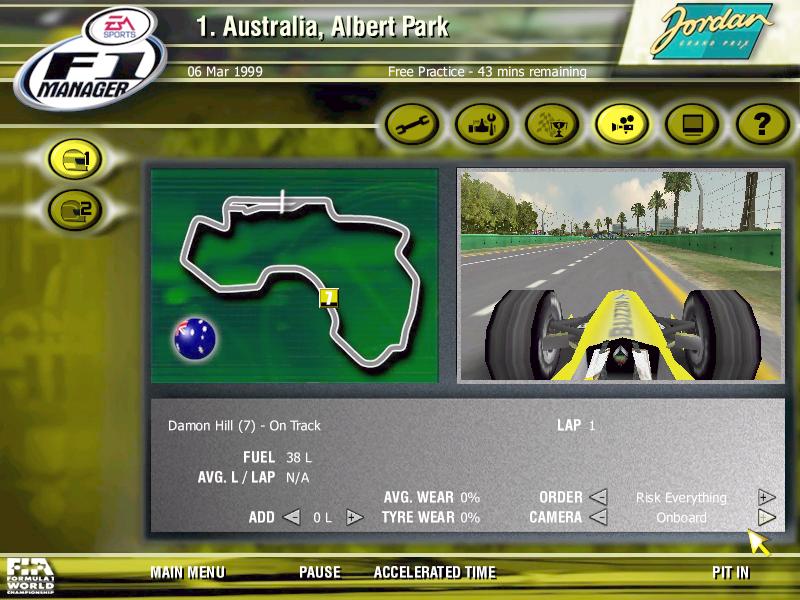The width and height of the screenshot is (800, 600).
Task: Toggle Accelerated Time
Action: click(434, 573)
